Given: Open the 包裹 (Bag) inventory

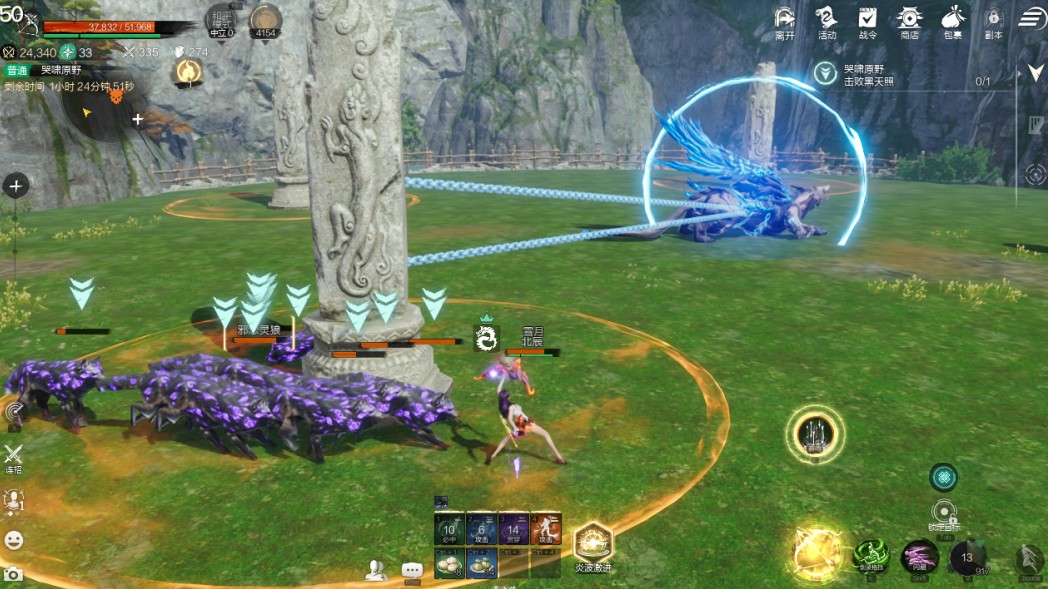Looking at the screenshot, I should 952,21.
